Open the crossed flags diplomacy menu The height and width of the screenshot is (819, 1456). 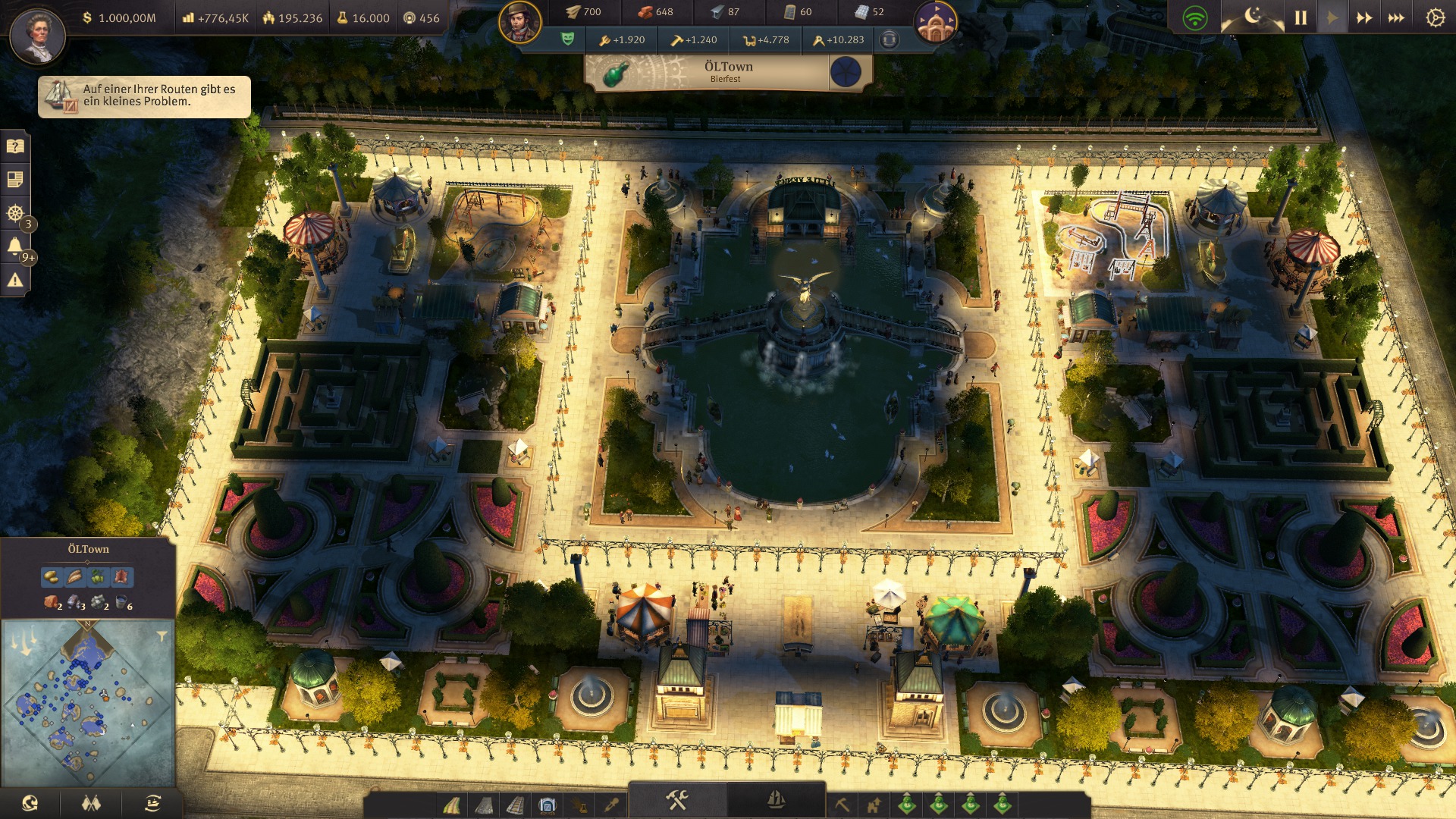pos(91,803)
